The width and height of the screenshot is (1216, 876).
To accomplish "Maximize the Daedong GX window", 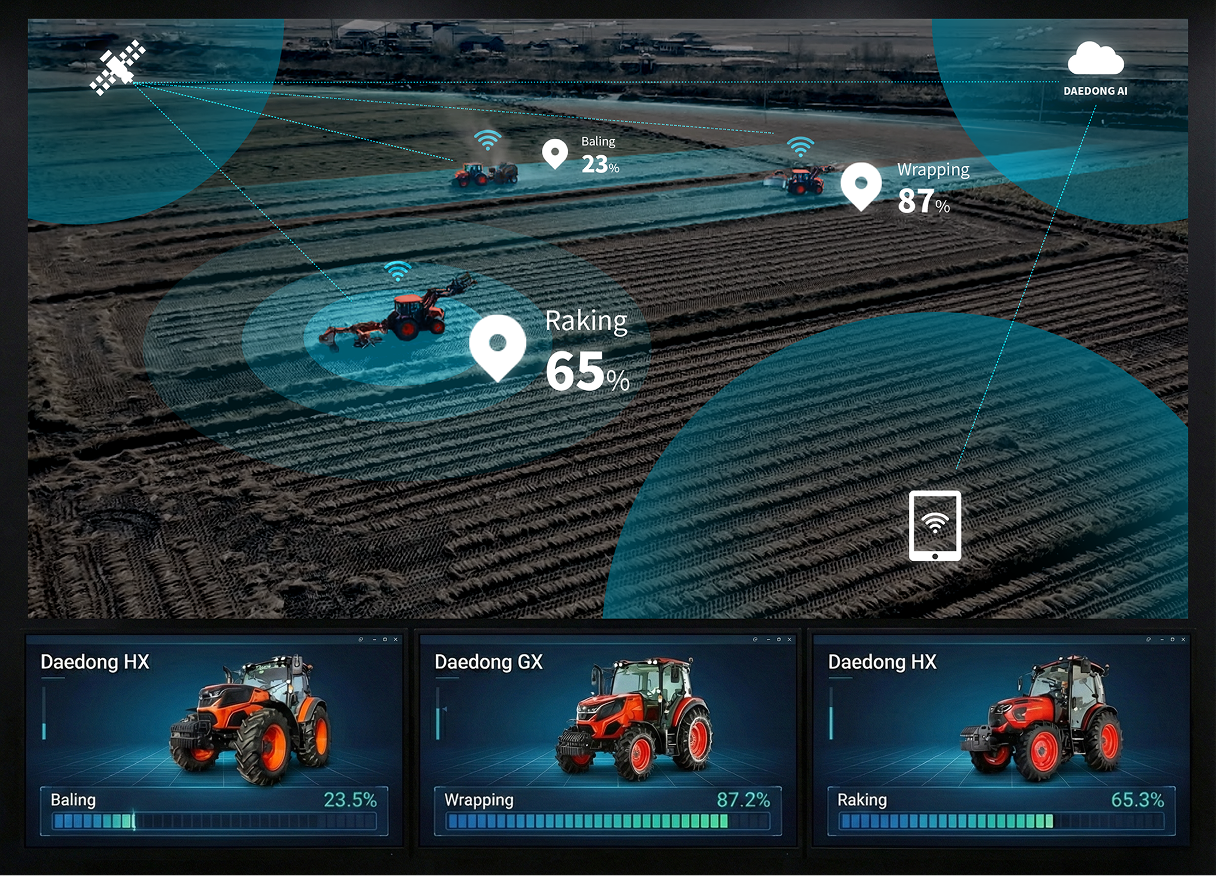I will 779,638.
